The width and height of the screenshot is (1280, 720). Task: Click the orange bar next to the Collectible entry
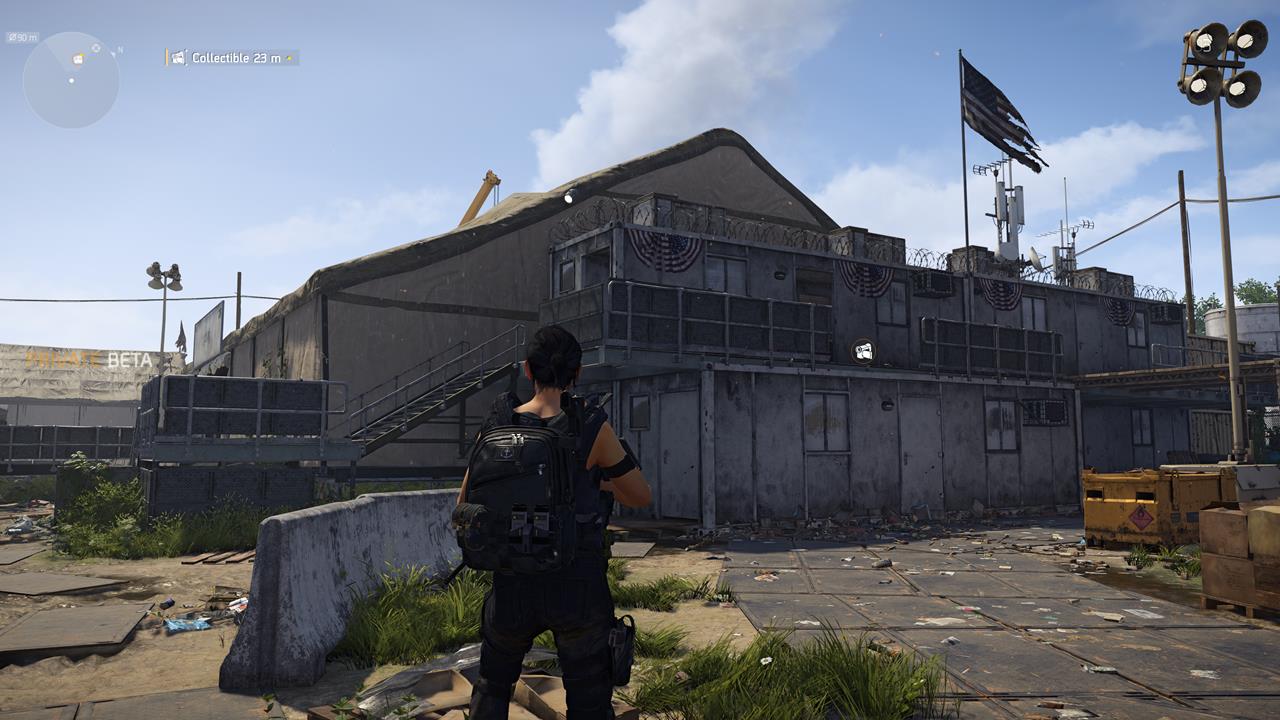pyautogui.click(x=167, y=58)
